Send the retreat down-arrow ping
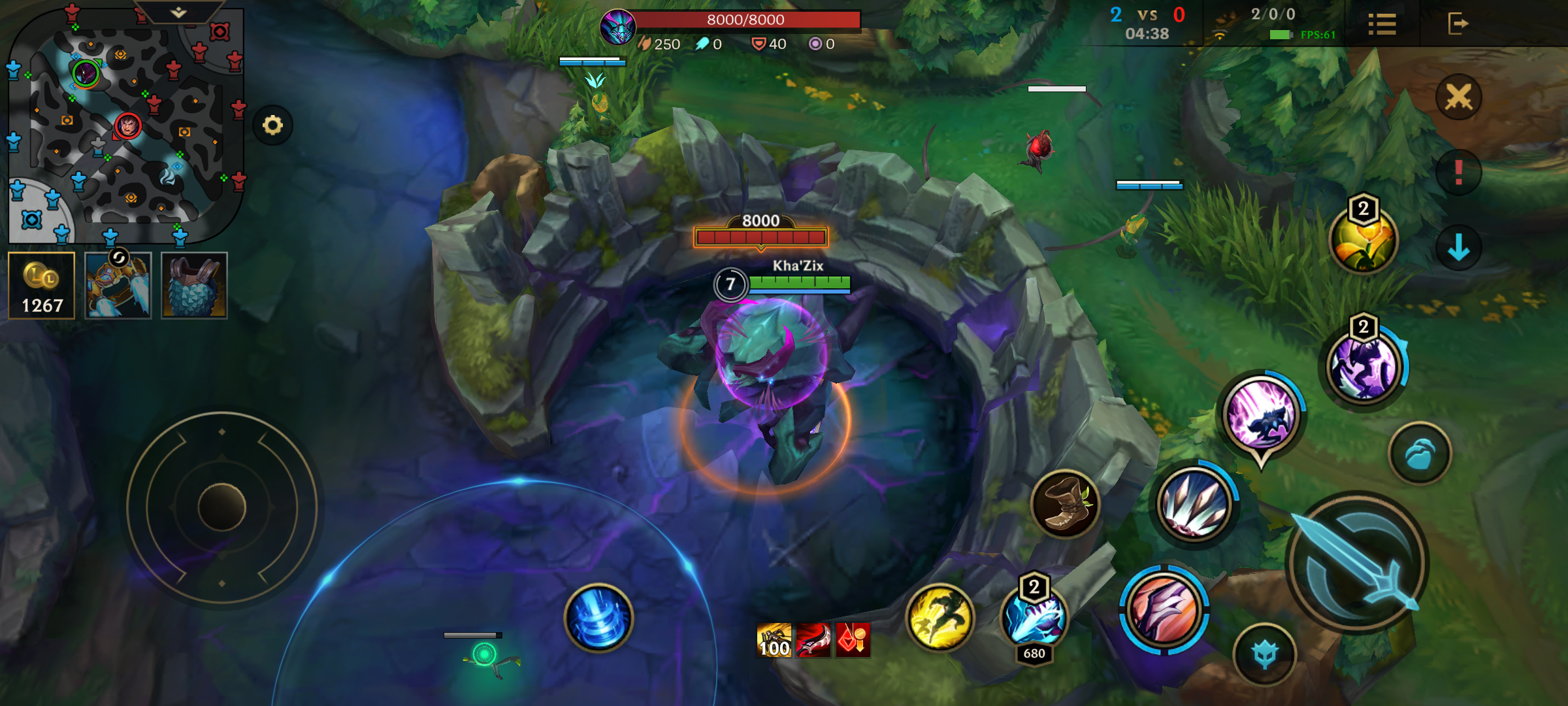 coord(1459,248)
